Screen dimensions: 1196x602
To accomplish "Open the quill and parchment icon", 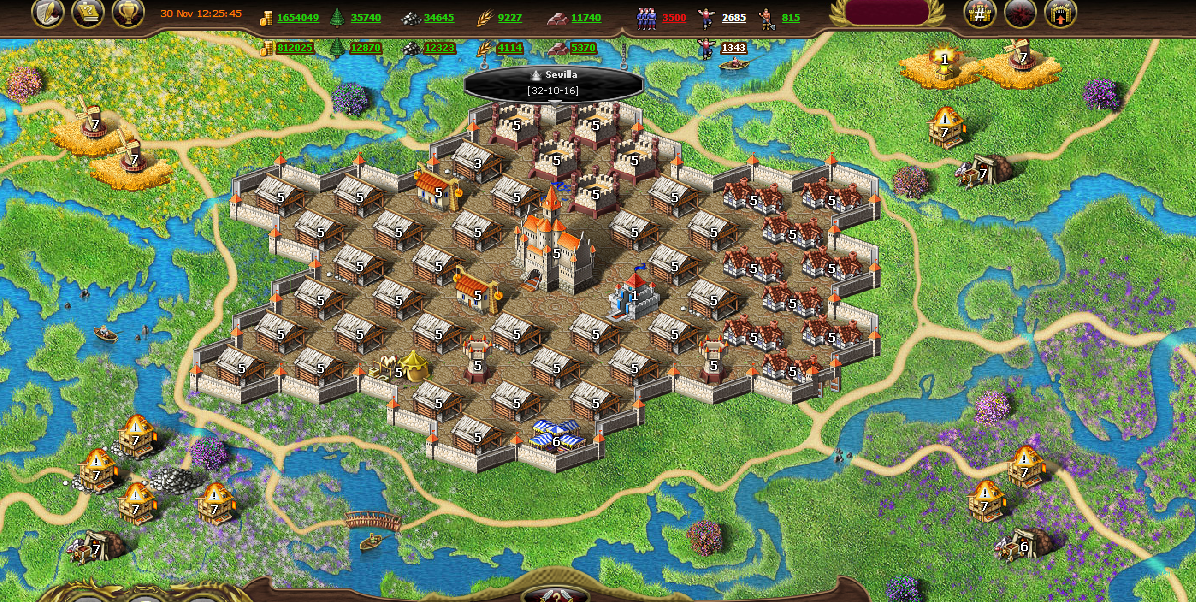I will pyautogui.click(x=48, y=12).
